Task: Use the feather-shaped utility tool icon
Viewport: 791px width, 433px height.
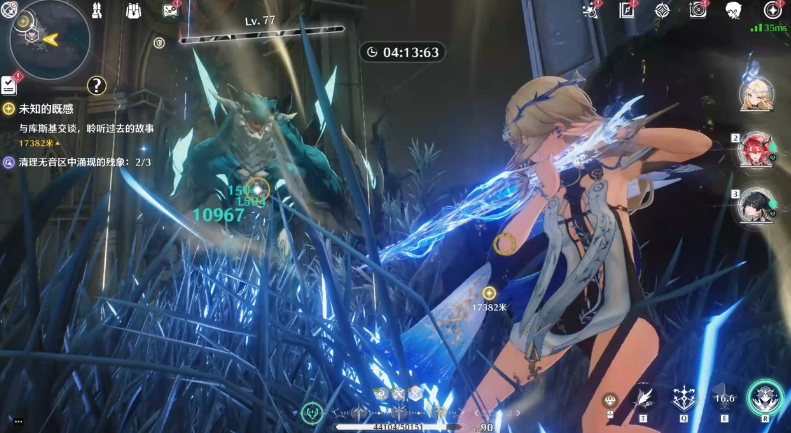Action: coord(645,400)
